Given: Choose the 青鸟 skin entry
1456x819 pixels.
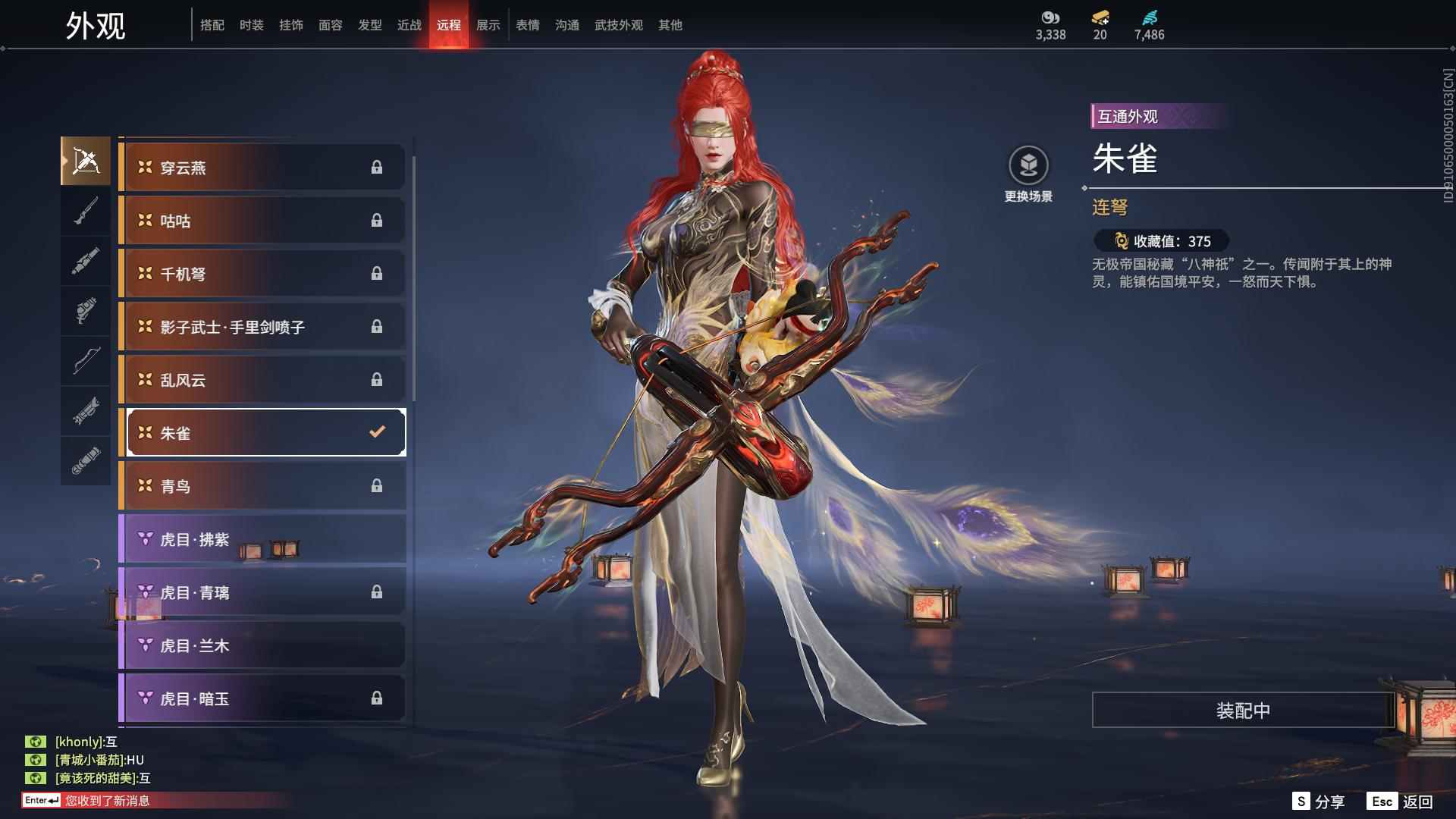Looking at the screenshot, I should [262, 486].
